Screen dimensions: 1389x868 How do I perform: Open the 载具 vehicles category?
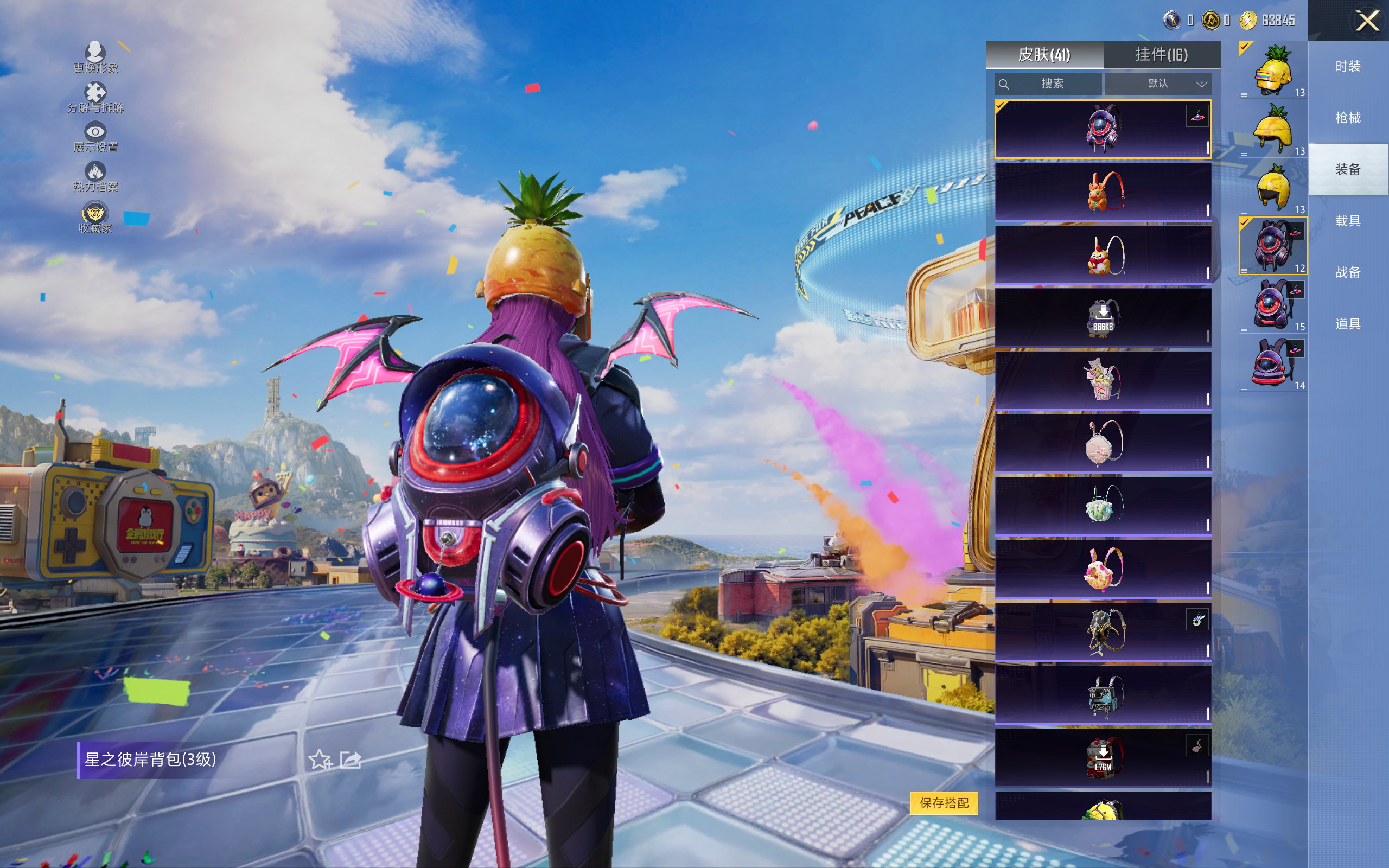tap(1348, 221)
